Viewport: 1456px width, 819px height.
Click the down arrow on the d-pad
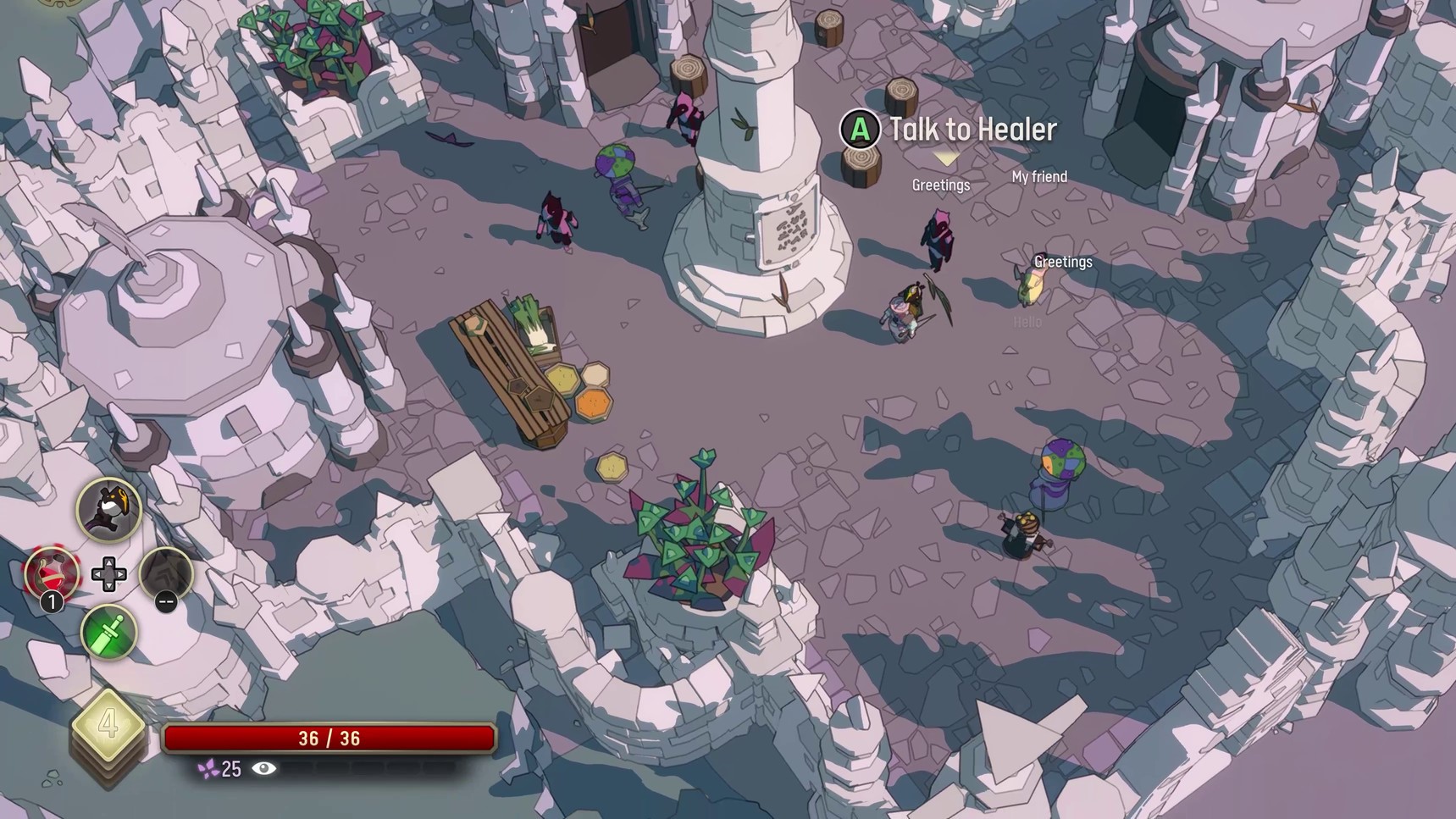pyautogui.click(x=108, y=586)
